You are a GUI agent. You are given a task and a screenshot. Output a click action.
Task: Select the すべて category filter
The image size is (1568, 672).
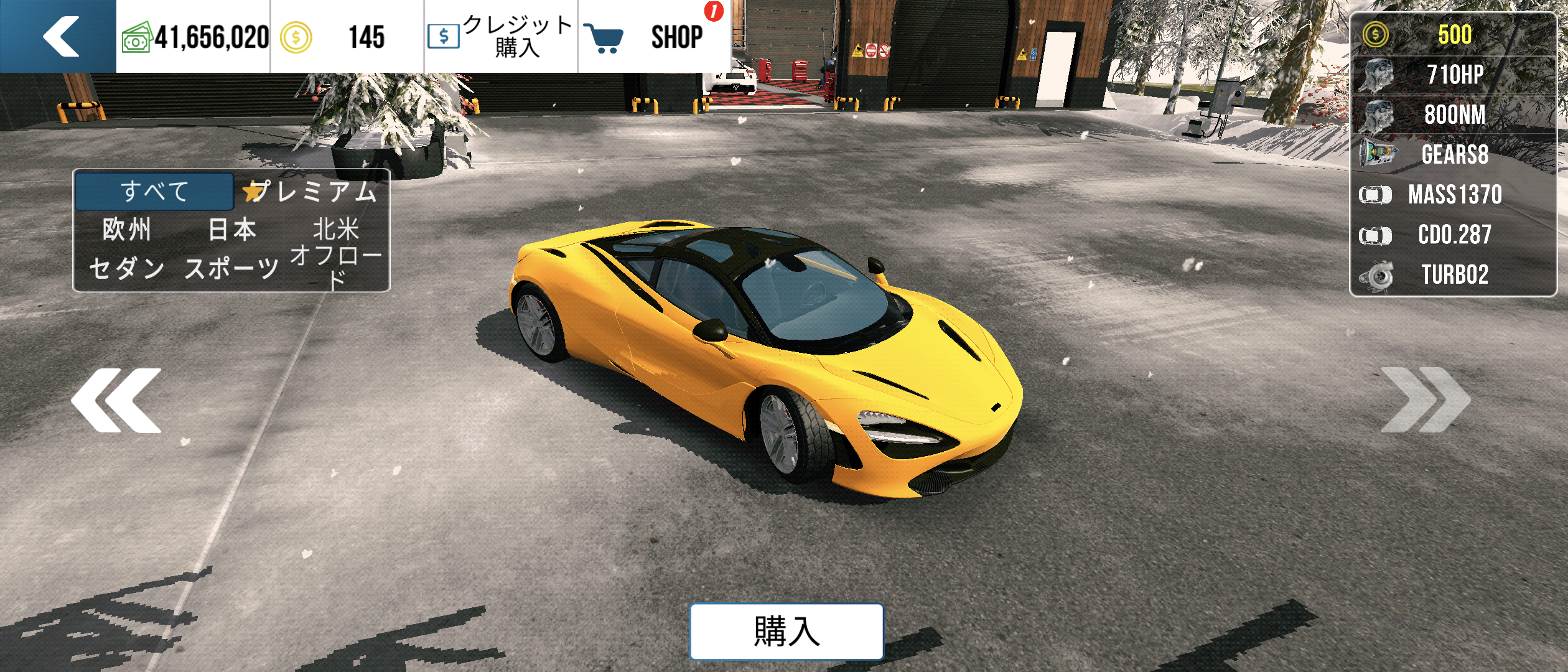point(154,191)
